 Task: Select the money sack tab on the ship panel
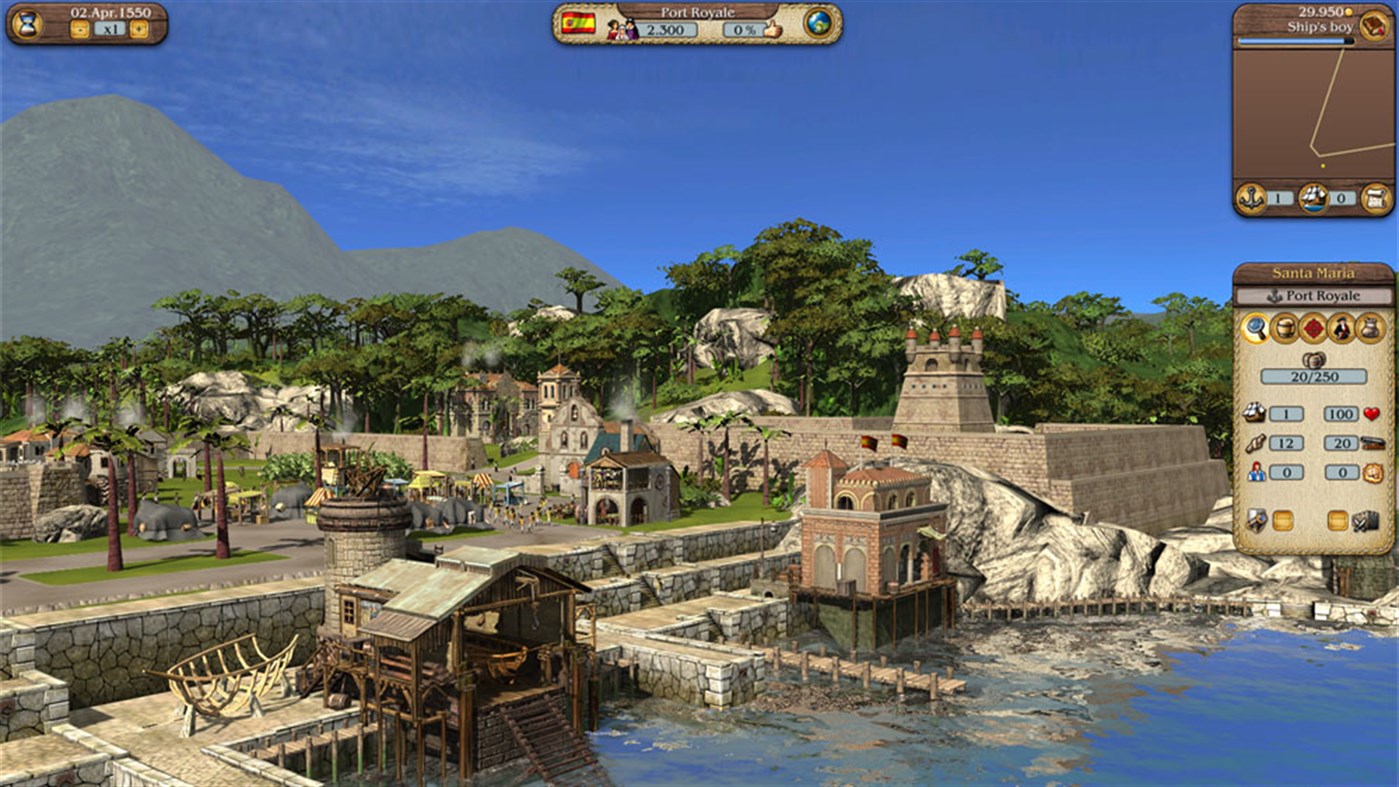tap(1369, 327)
